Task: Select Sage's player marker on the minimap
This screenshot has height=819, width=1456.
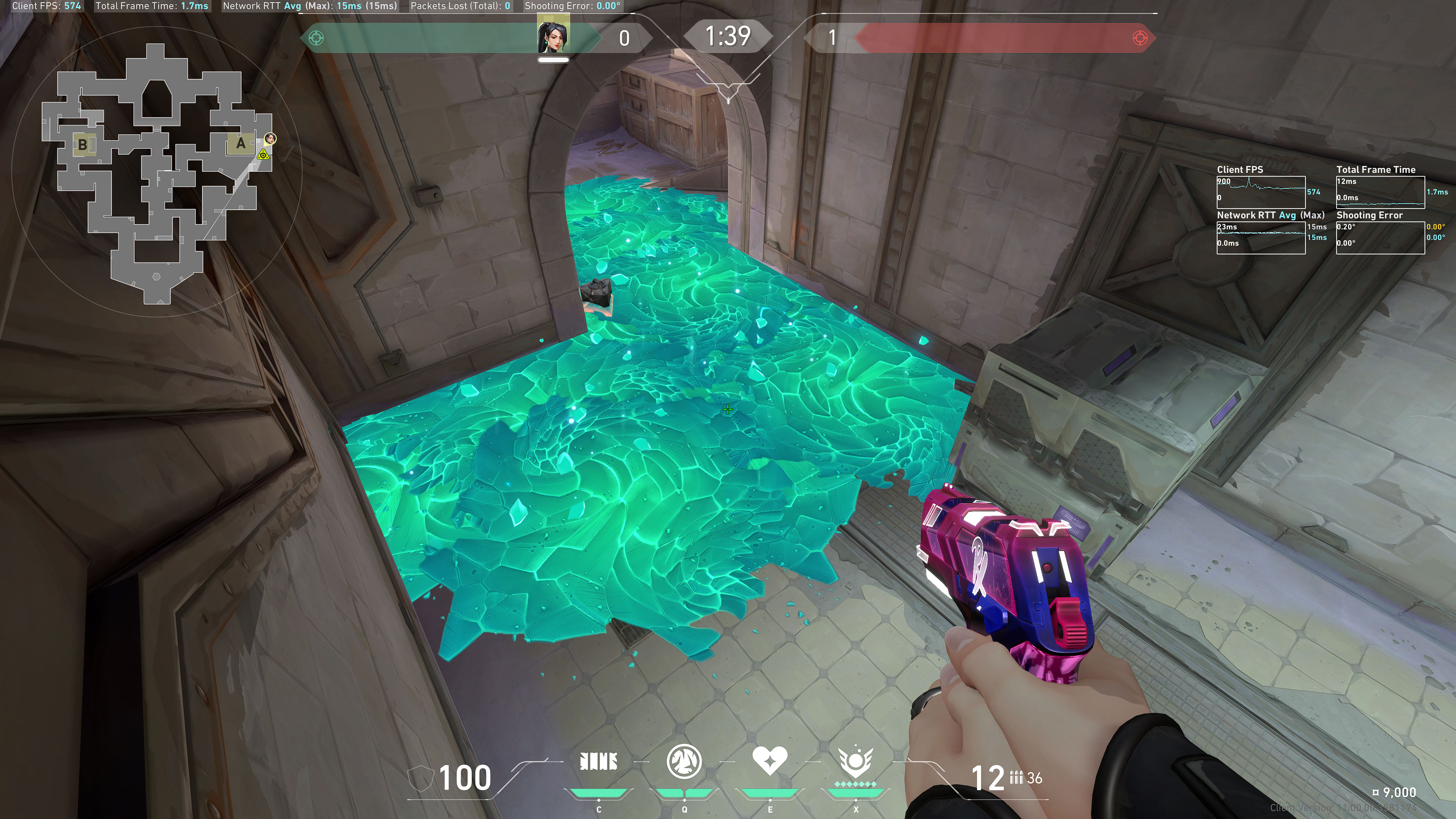Action: coord(271,138)
